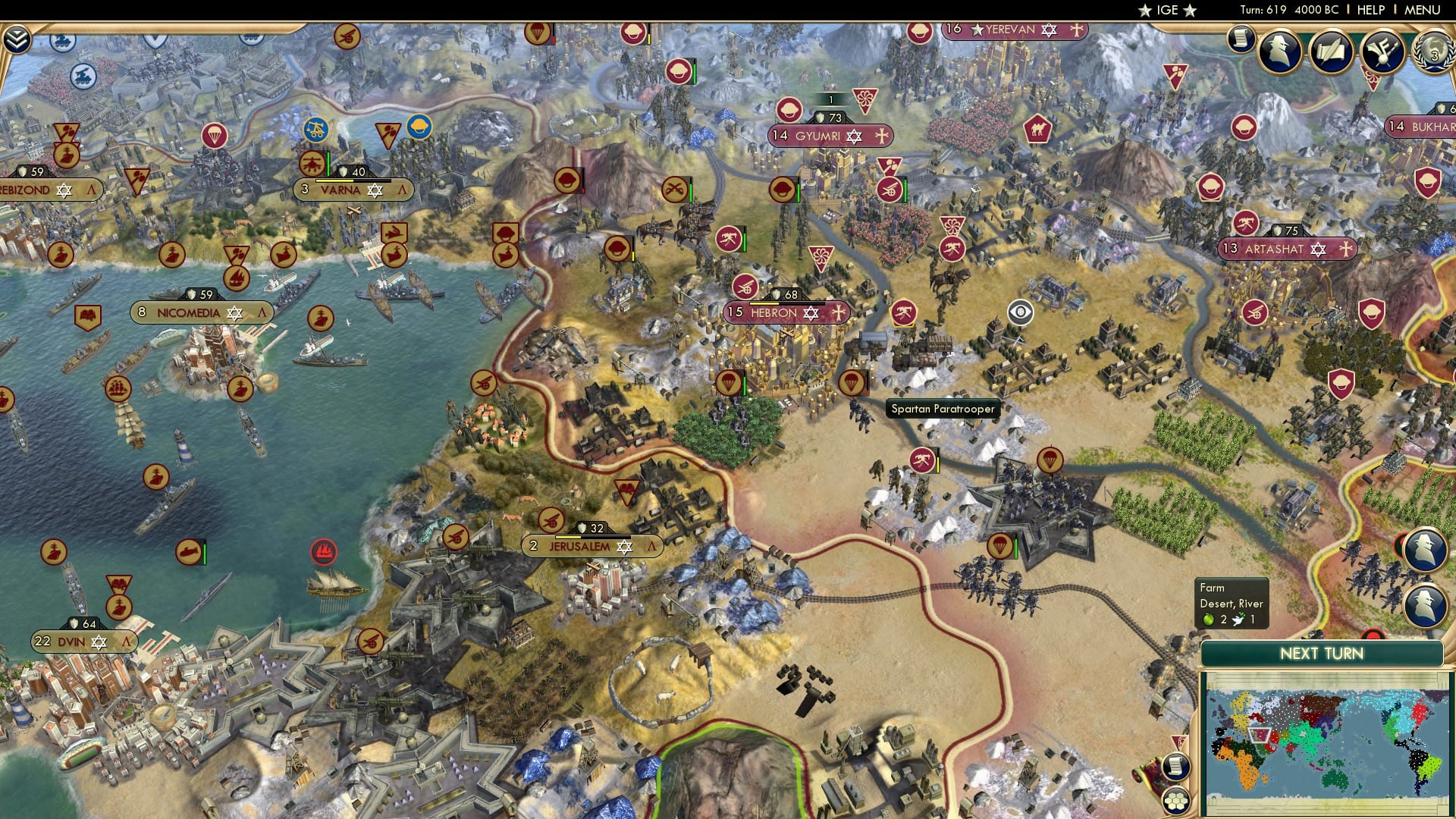Select the Star of David icon on Jerusalem's banner
The height and width of the screenshot is (819, 1456).
pos(624,548)
